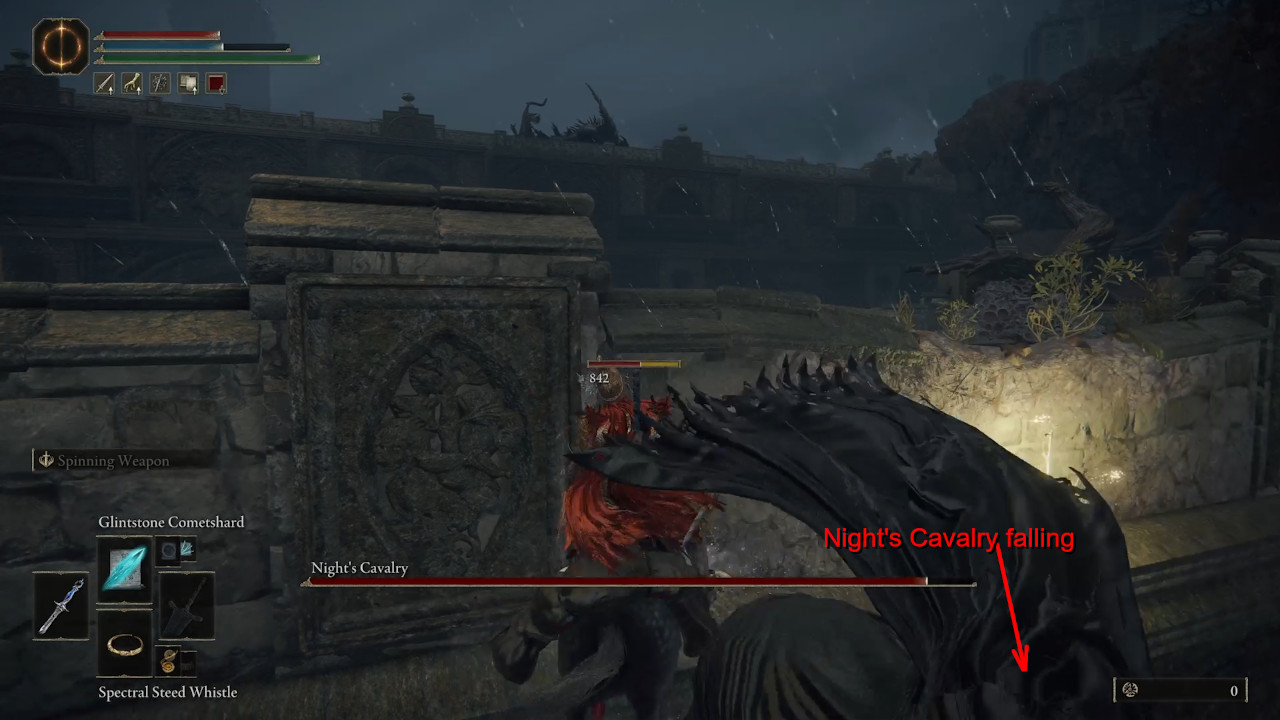The width and height of the screenshot is (1280, 720).
Task: Select the equipped Glintstone Cometshard spell icon
Action: point(124,568)
